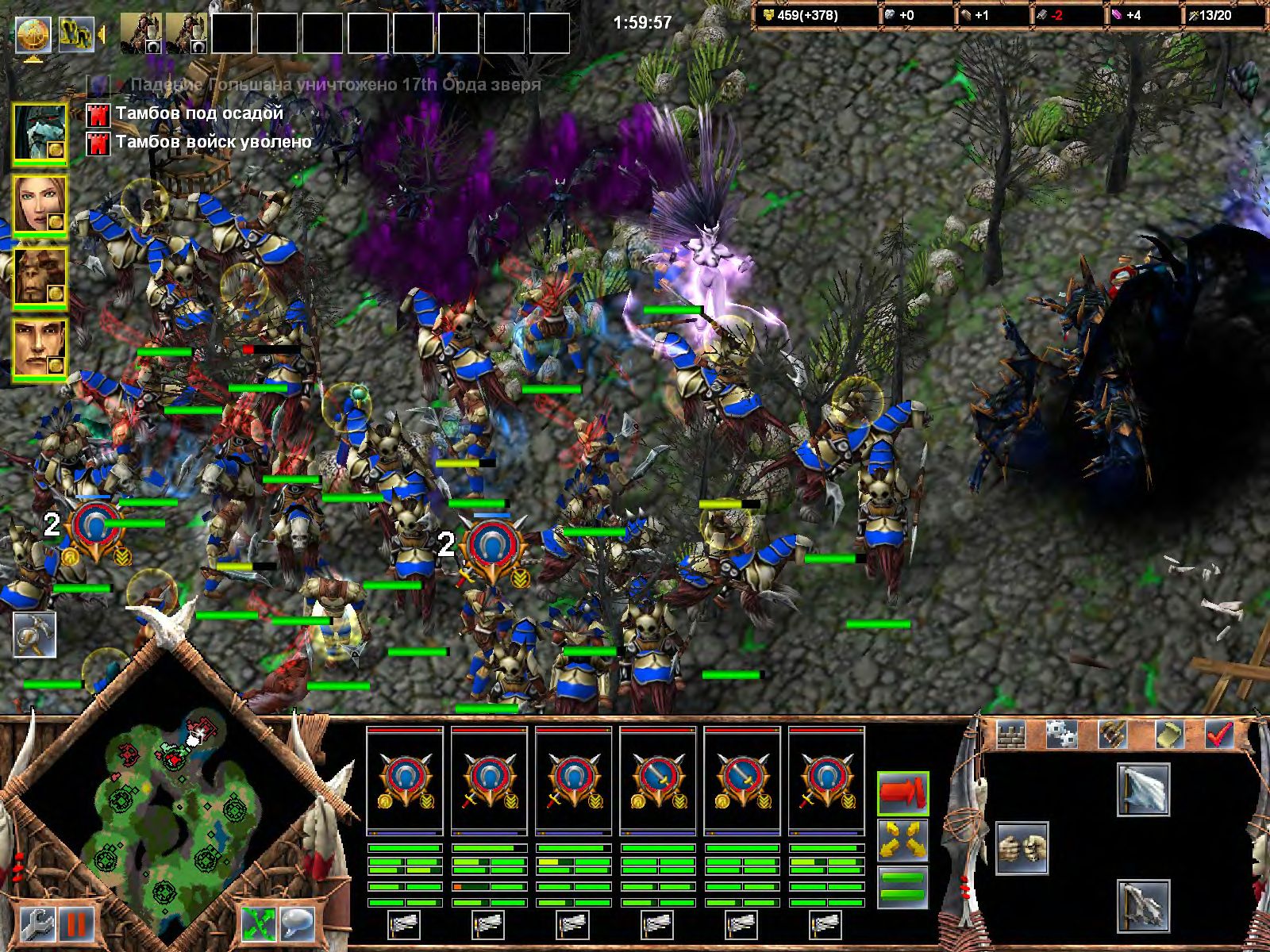Select the bearded dwarf-like hero portrait
This screenshot has width=1270, height=952.
pos(38,277)
